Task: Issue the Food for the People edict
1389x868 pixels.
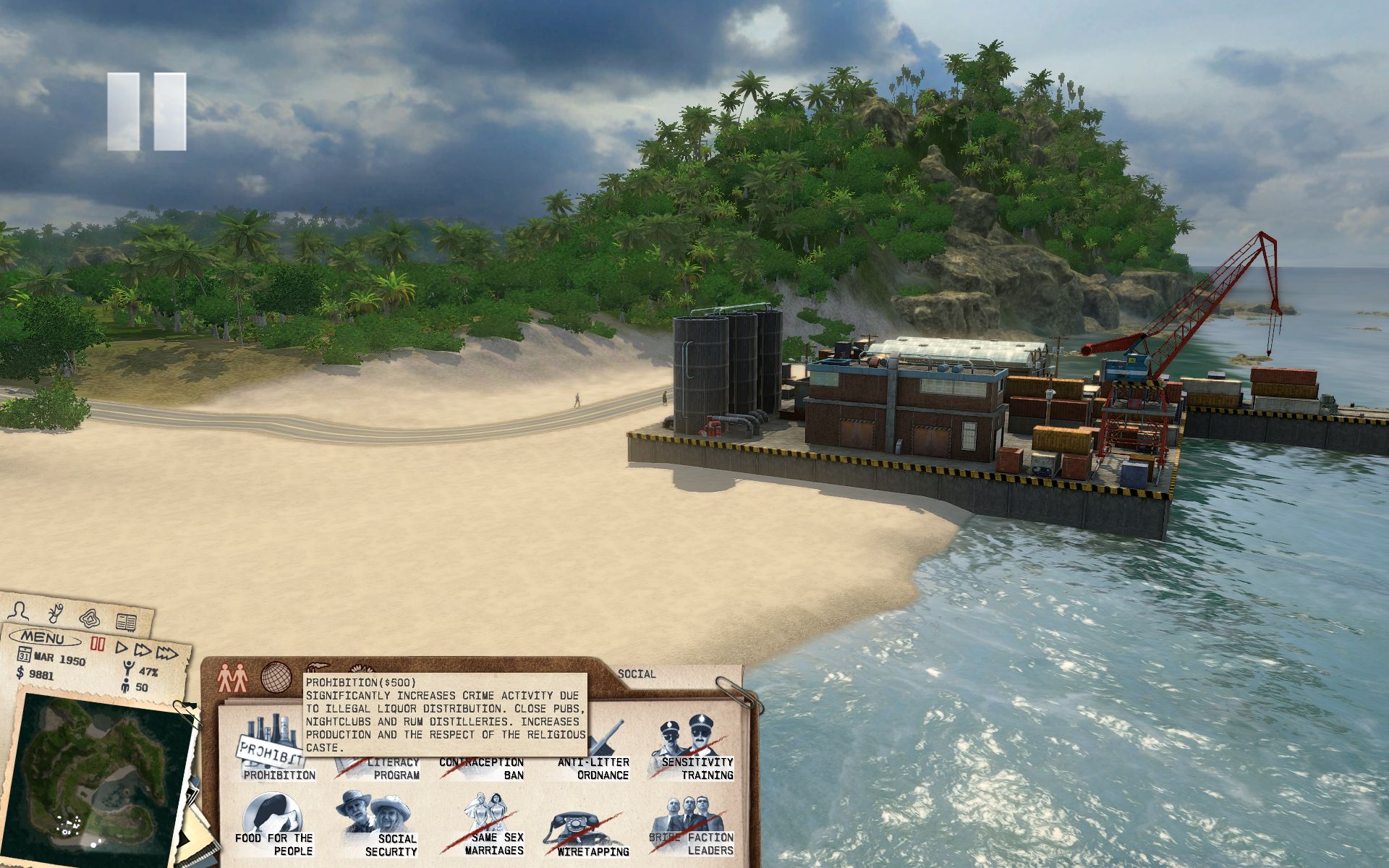Action: [x=273, y=825]
